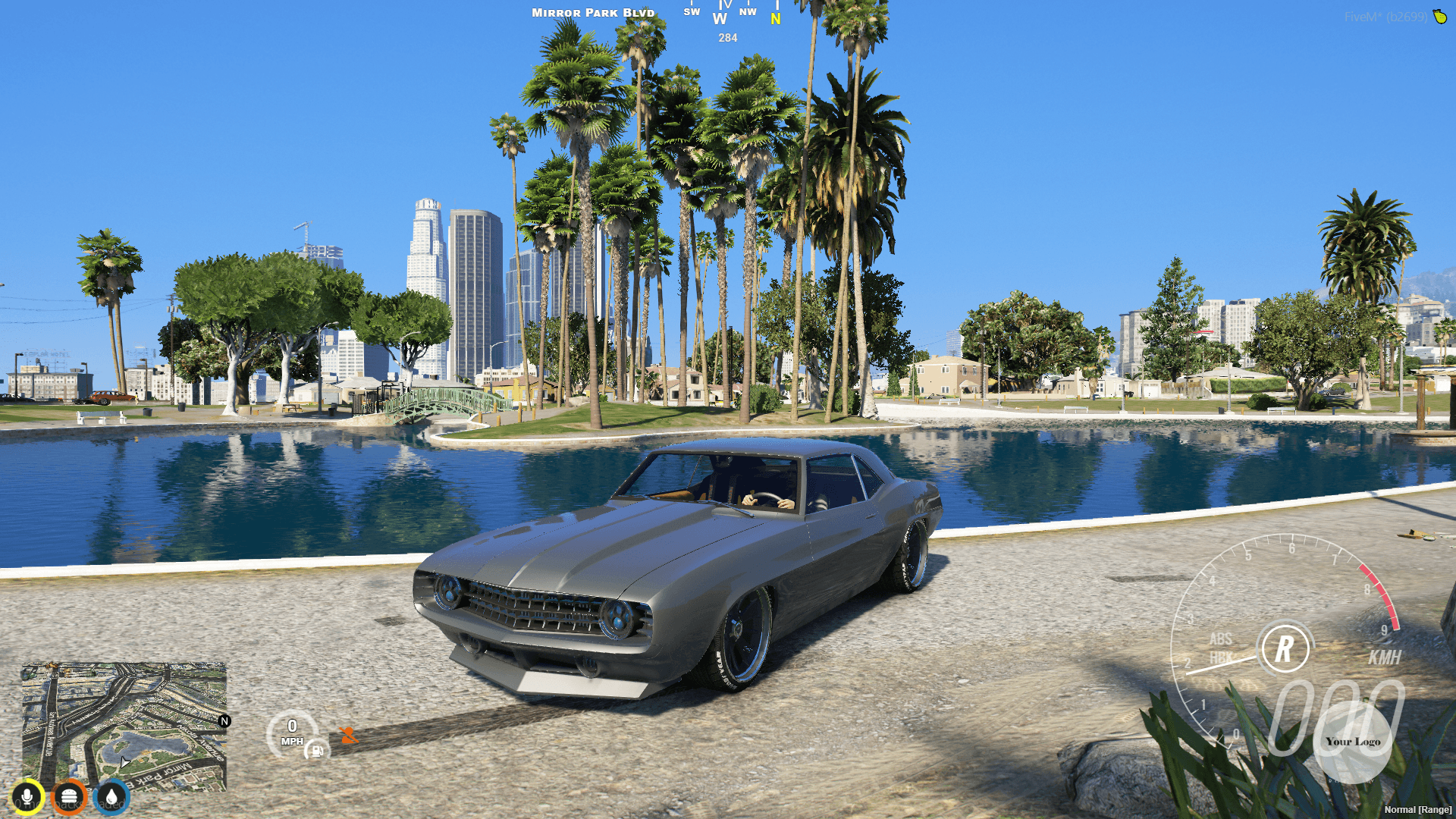Select the burger hunger status icon
1456x819 pixels.
[x=69, y=795]
